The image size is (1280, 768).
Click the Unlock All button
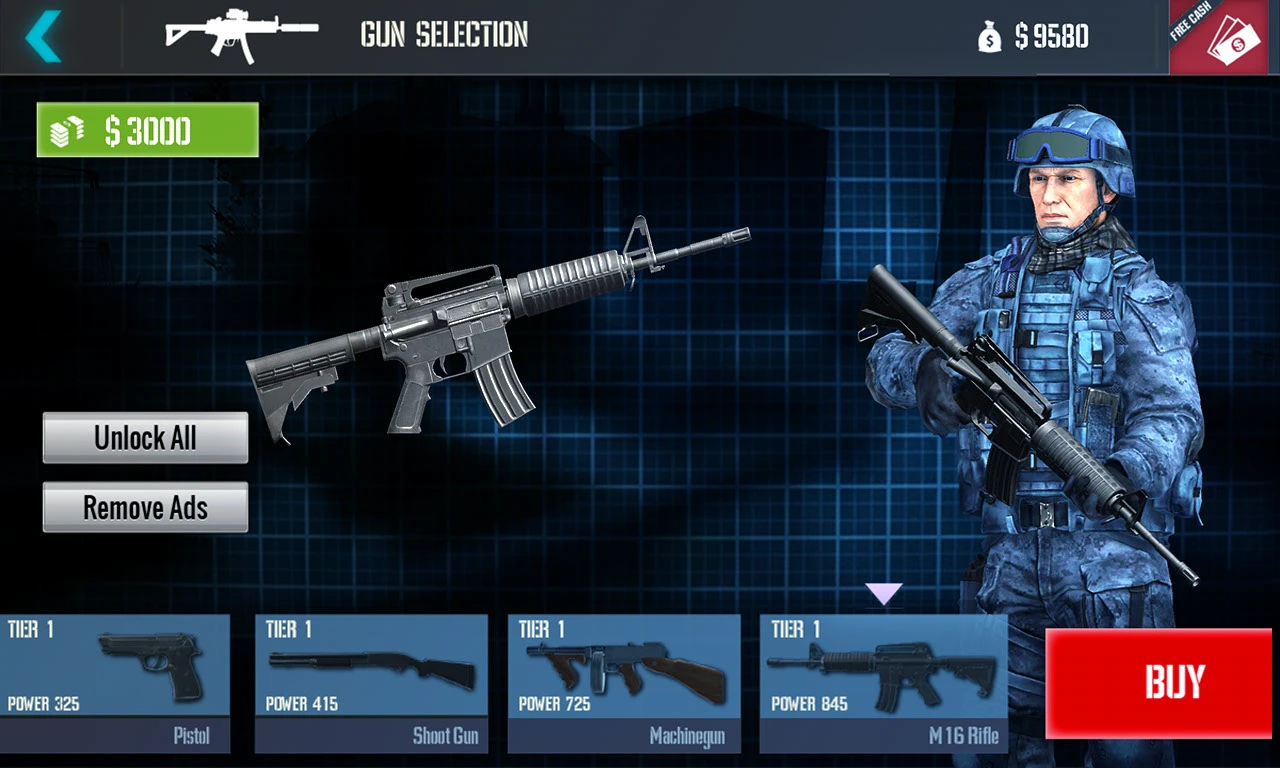click(x=145, y=438)
